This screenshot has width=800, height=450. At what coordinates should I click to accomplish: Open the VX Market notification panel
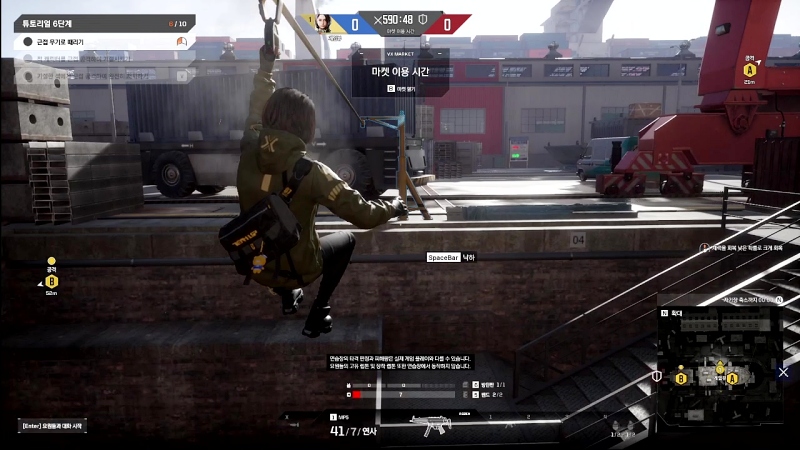click(400, 72)
